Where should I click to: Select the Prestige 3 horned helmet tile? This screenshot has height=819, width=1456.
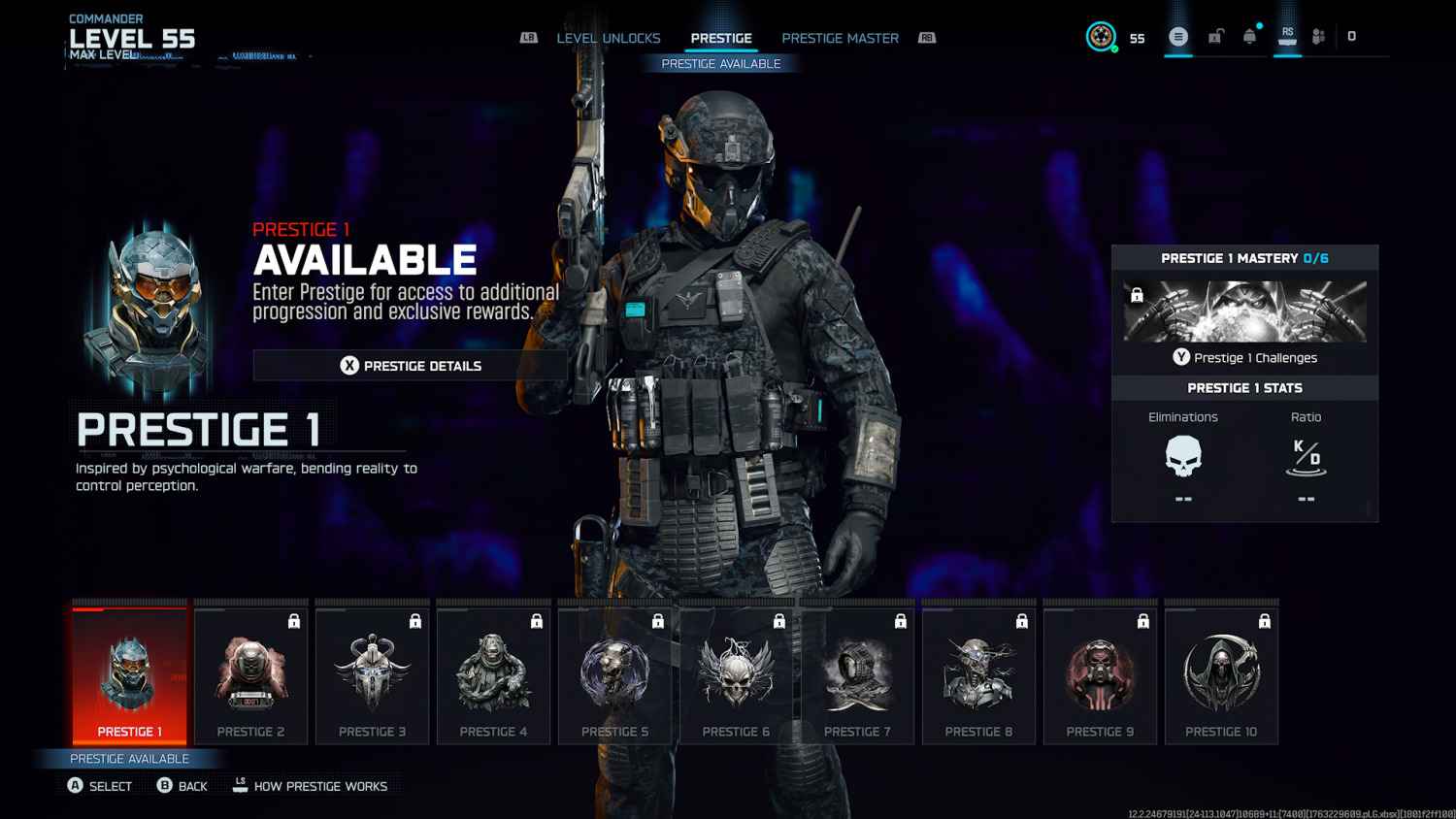[372, 676]
